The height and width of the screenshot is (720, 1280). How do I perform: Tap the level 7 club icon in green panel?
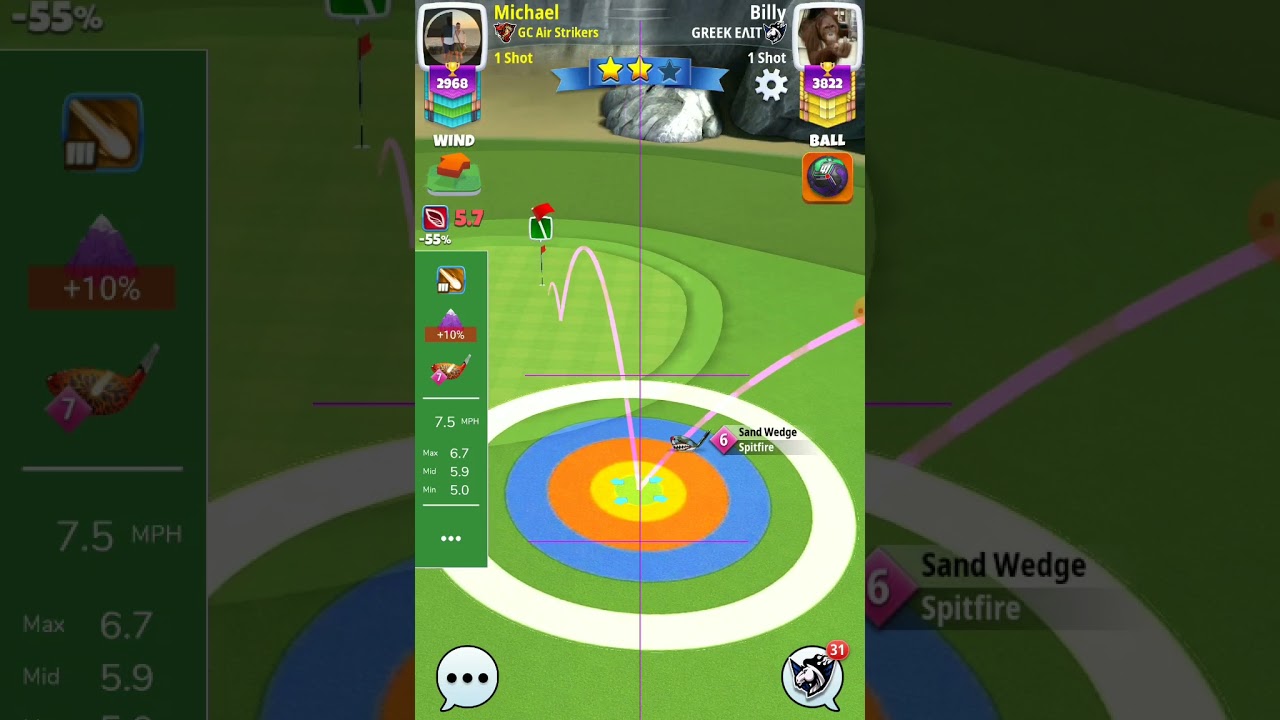pyautogui.click(x=449, y=371)
